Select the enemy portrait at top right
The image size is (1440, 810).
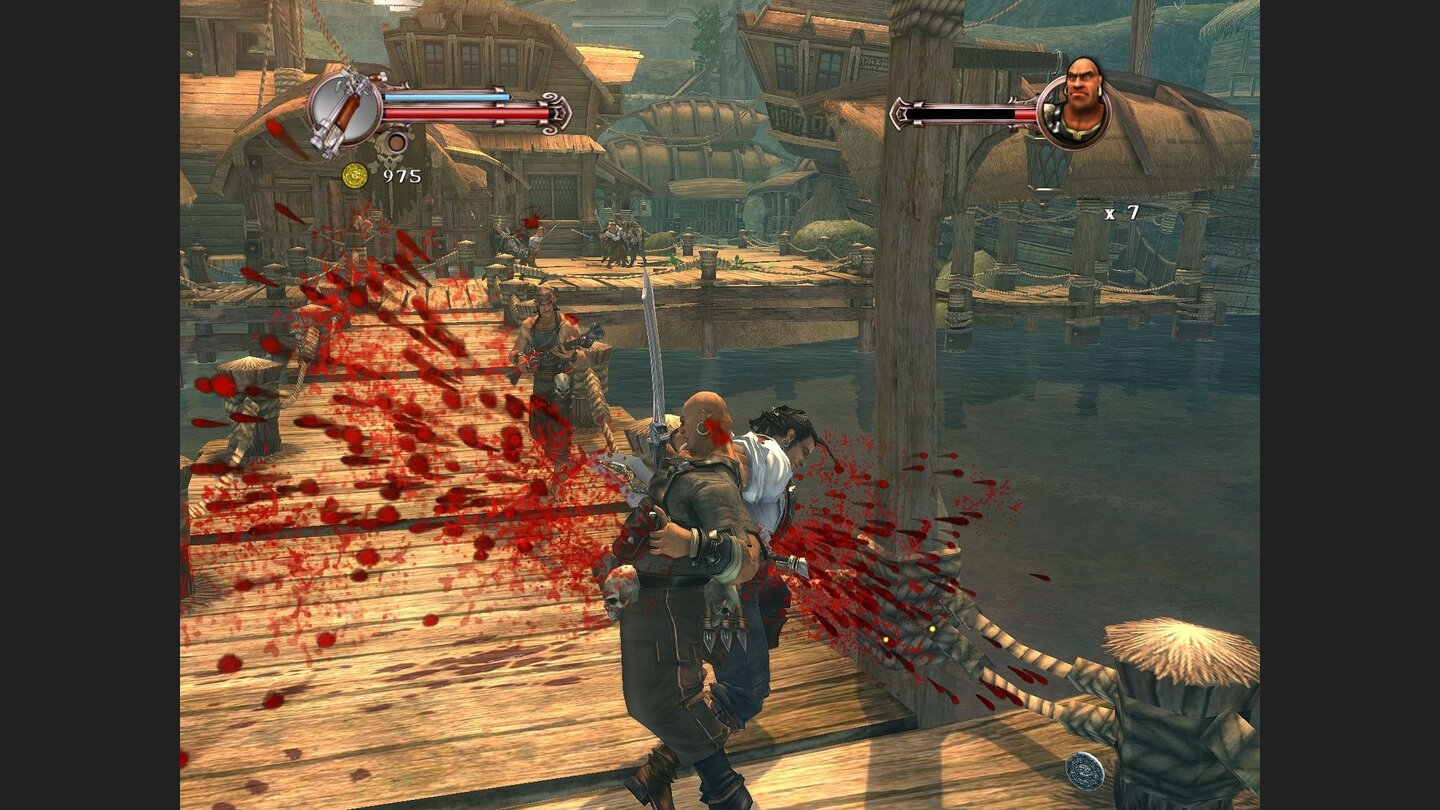(1075, 102)
